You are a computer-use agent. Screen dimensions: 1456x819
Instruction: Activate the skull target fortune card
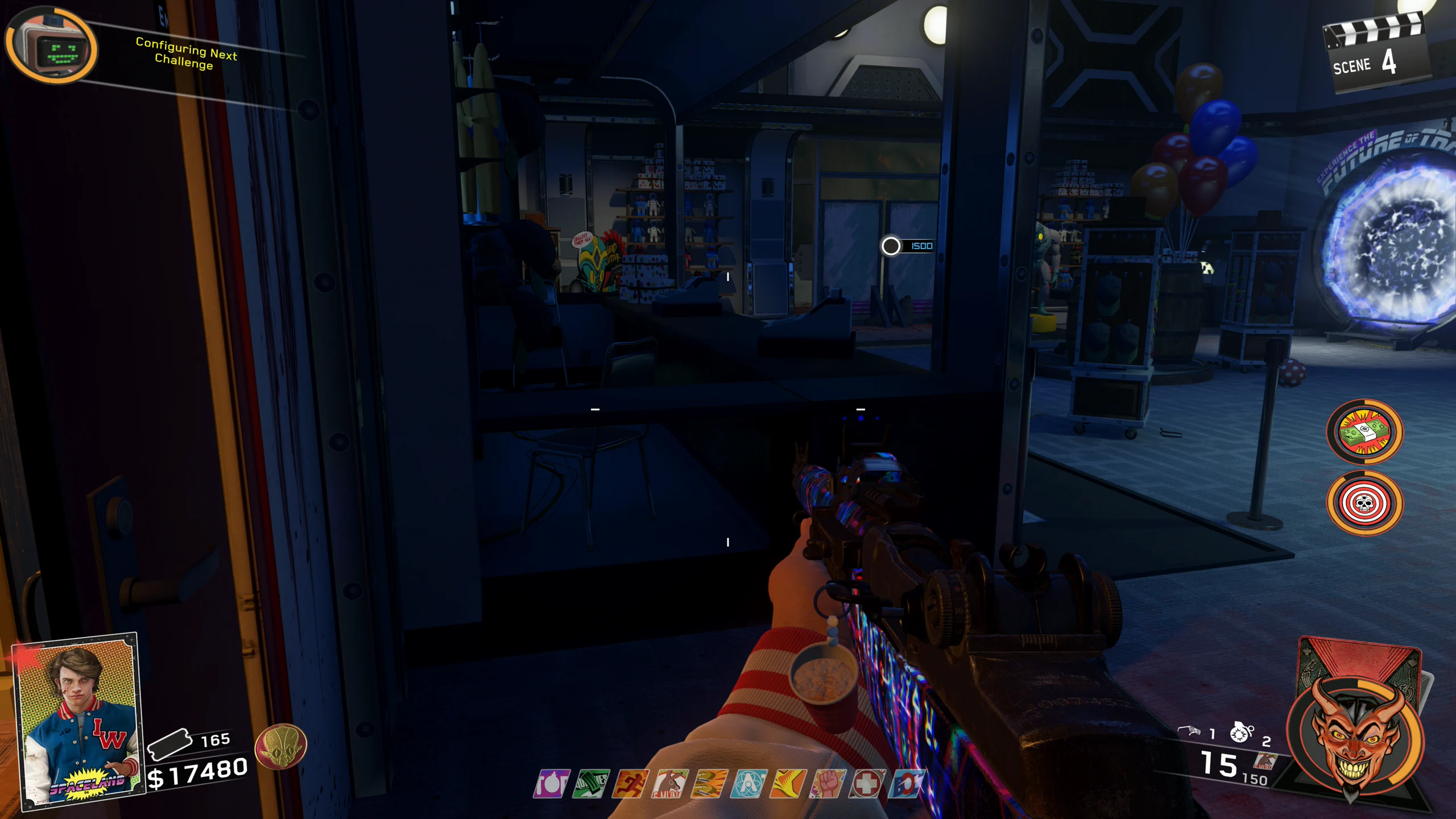point(1364,503)
